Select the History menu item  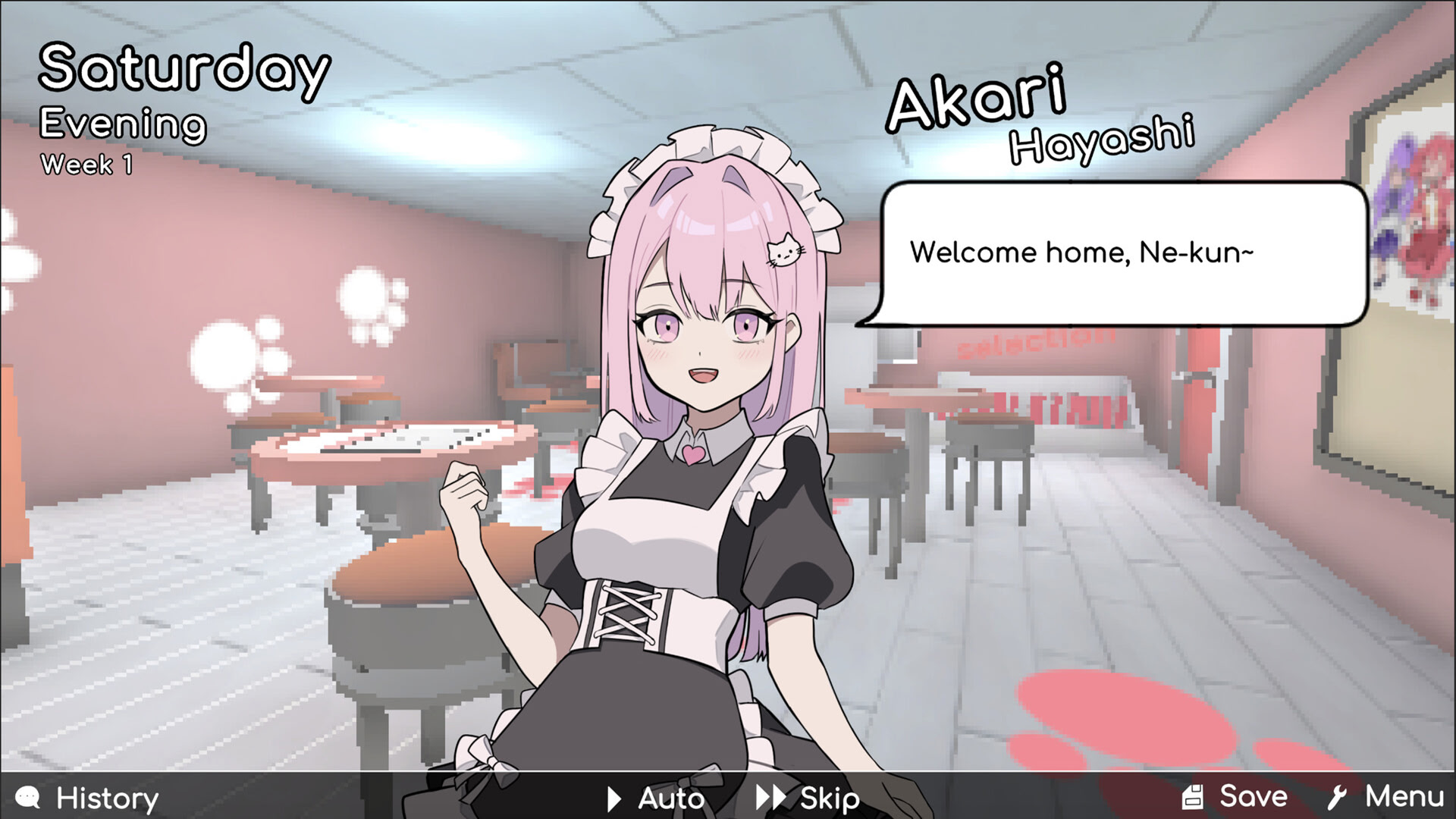(x=108, y=797)
